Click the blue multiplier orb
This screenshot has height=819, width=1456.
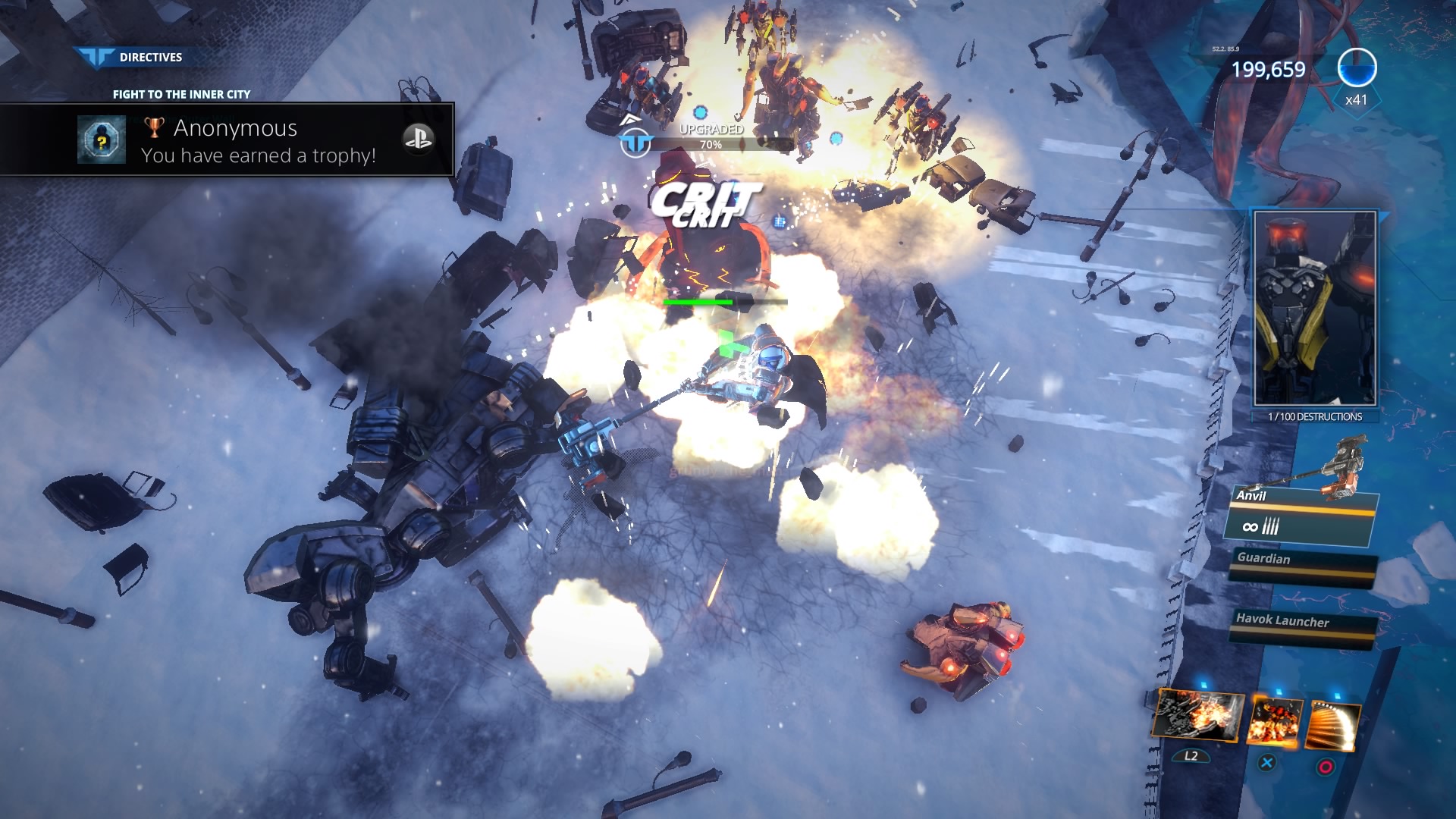[1357, 68]
